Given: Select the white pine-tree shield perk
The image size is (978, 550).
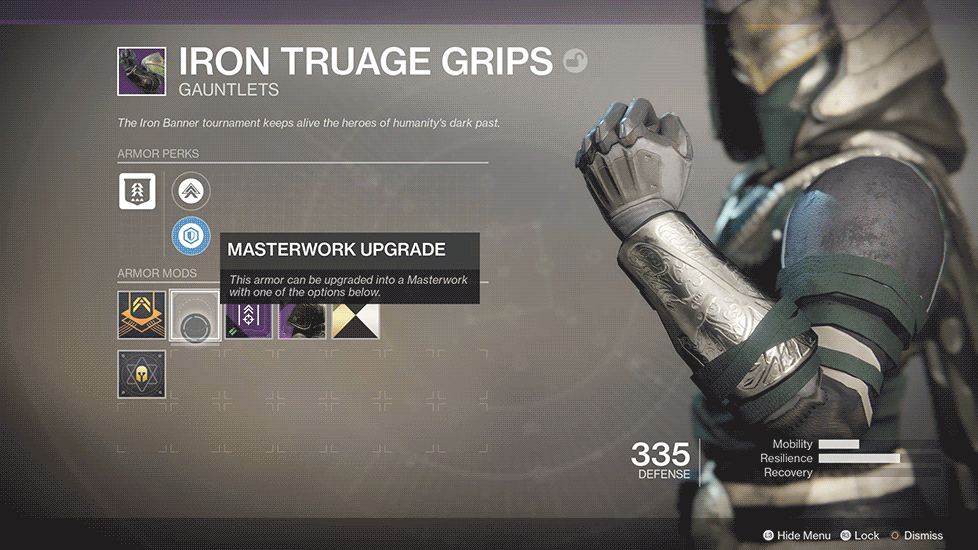Looking at the screenshot, I should tap(137, 190).
